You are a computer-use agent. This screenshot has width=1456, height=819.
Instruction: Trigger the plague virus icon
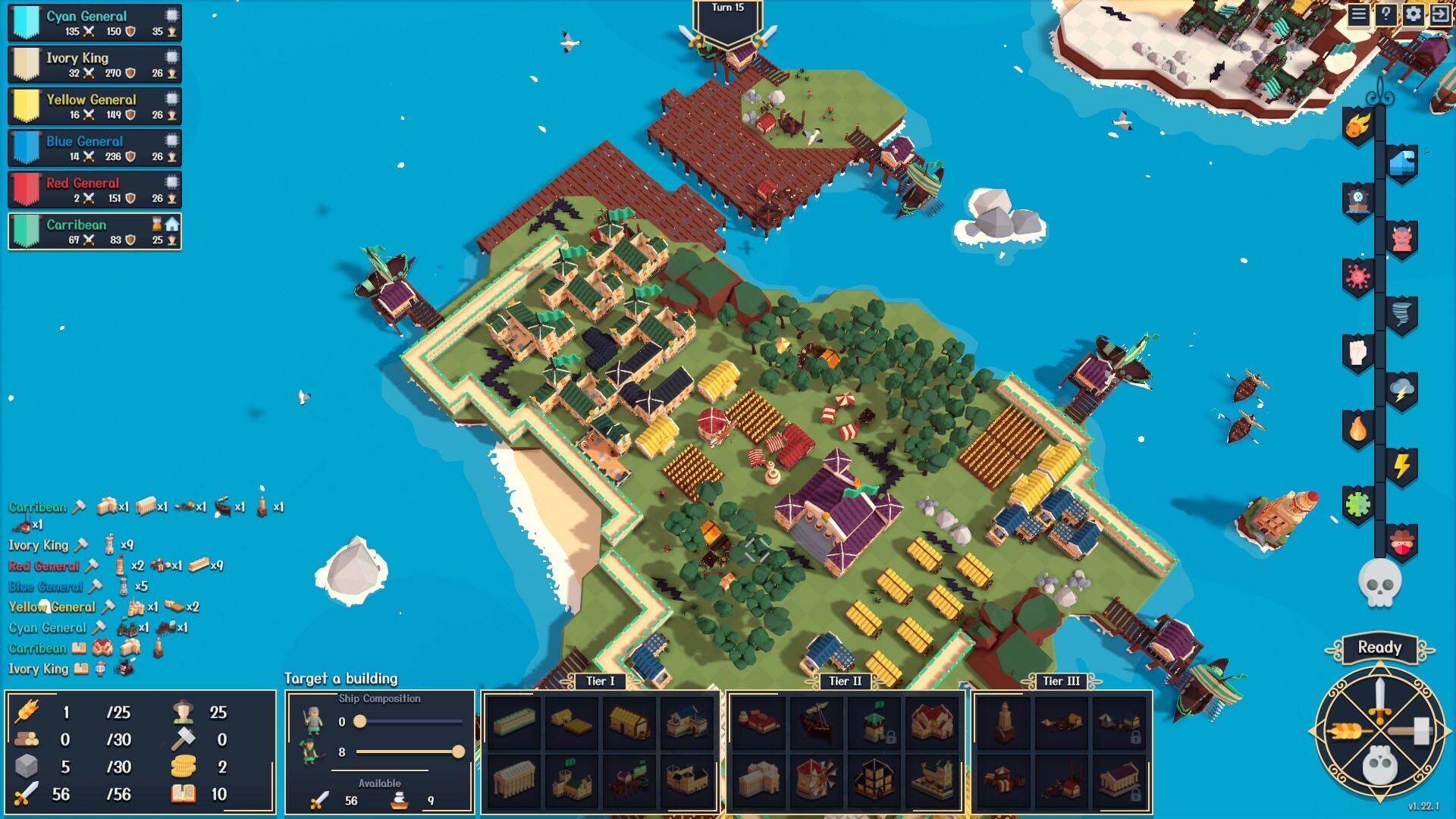1357,274
